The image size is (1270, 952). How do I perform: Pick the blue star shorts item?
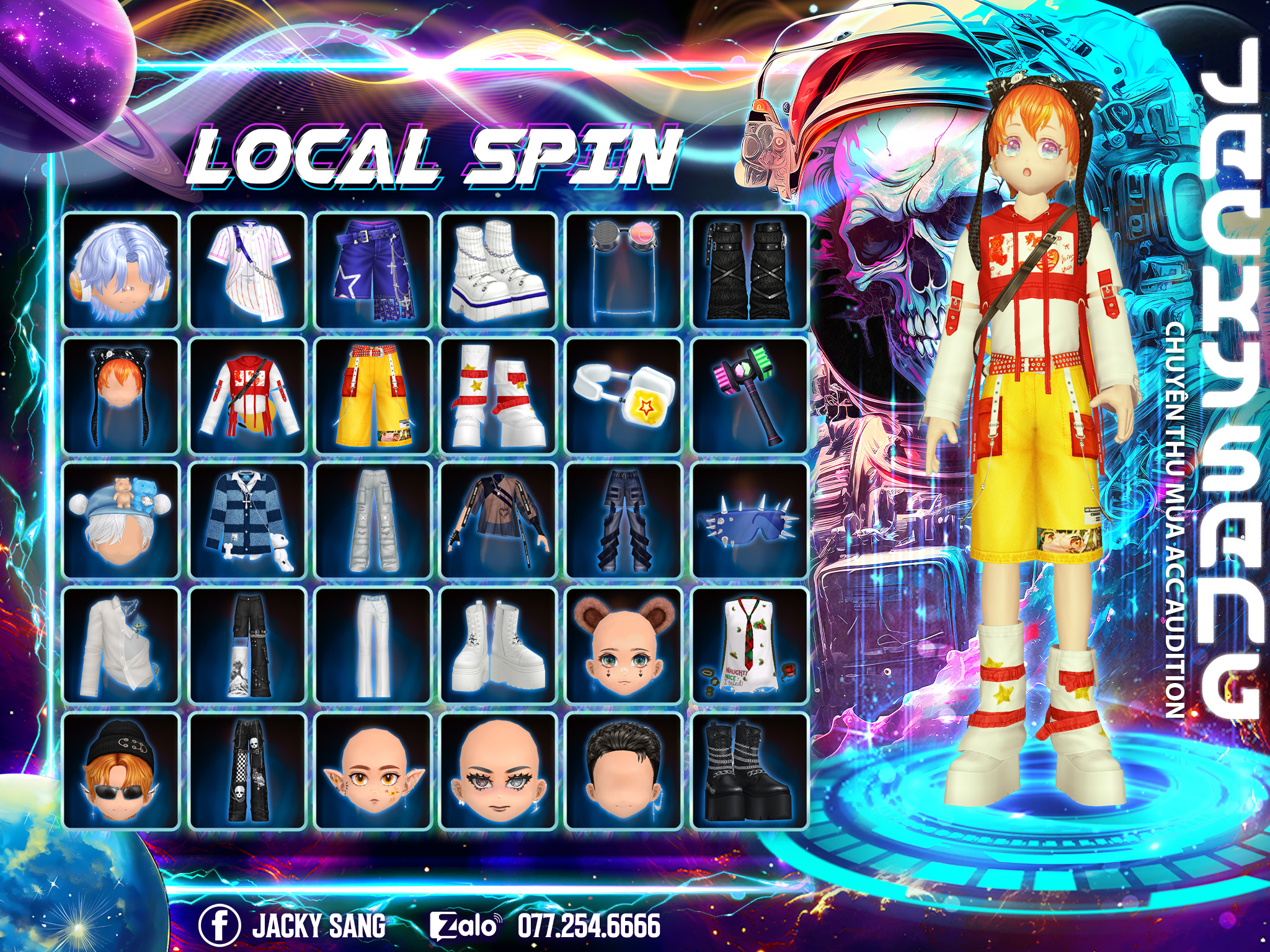coord(373,270)
